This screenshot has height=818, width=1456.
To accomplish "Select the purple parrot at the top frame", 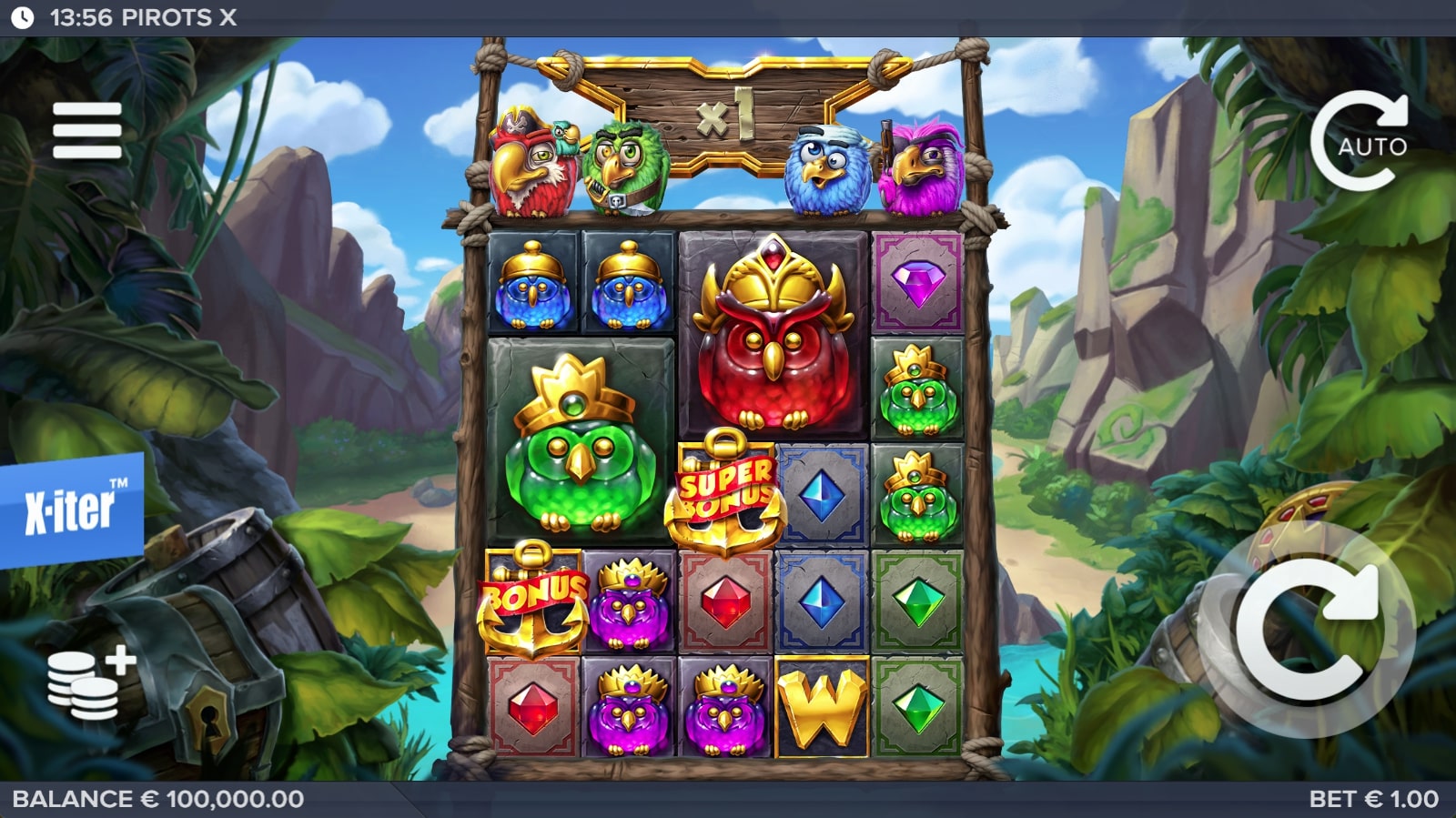I will coord(919,171).
